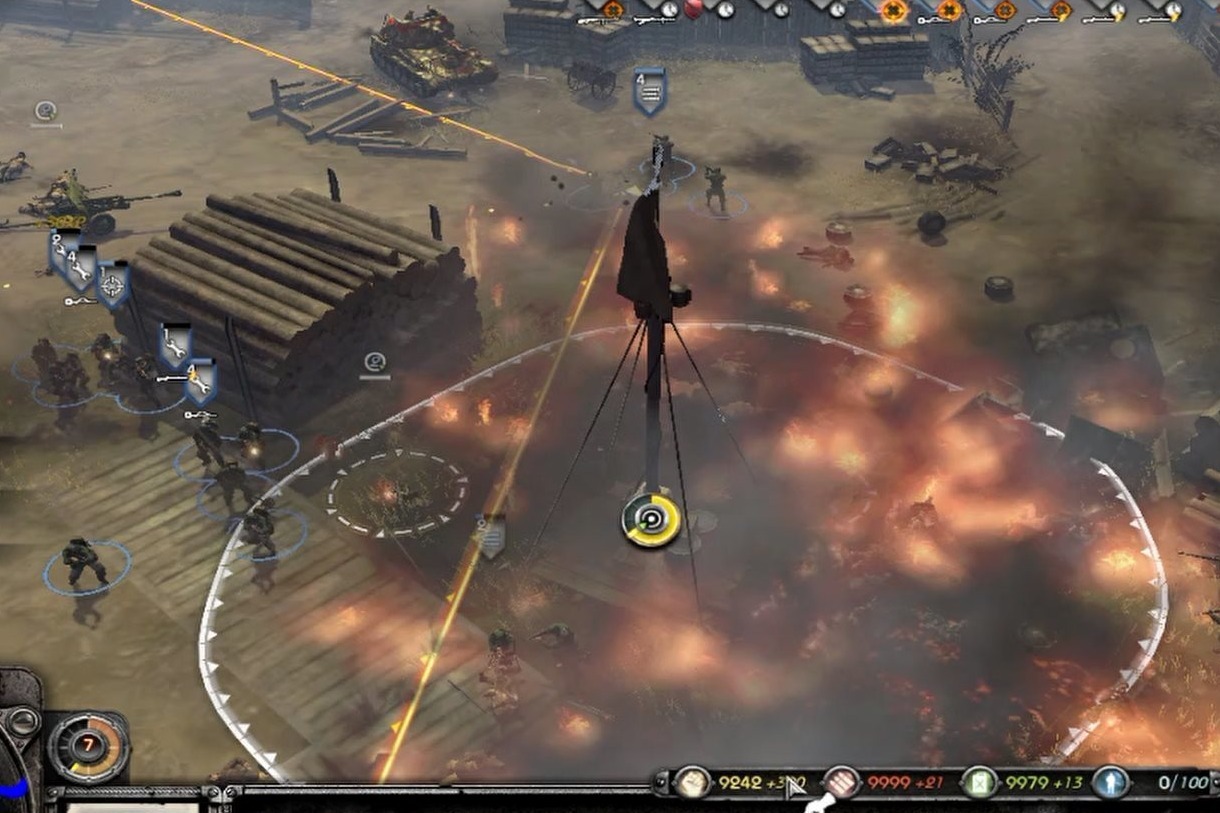The width and height of the screenshot is (1220, 813).
Task: Select the infantry squad shield numbered 4 with stripes
Action: coord(649,91)
